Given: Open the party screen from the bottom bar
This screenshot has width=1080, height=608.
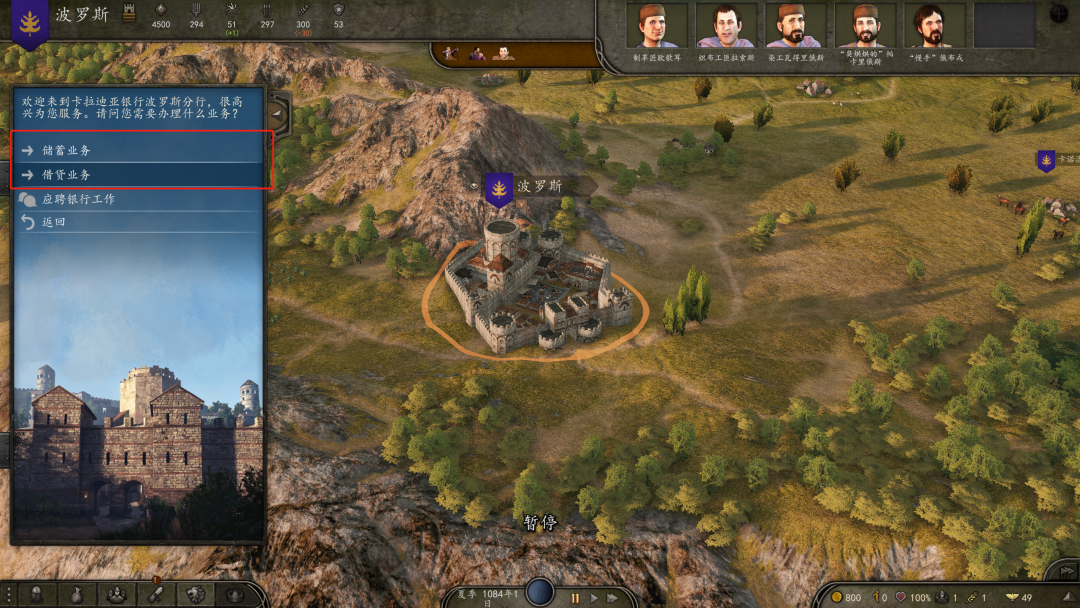Looking at the screenshot, I should 116,595.
